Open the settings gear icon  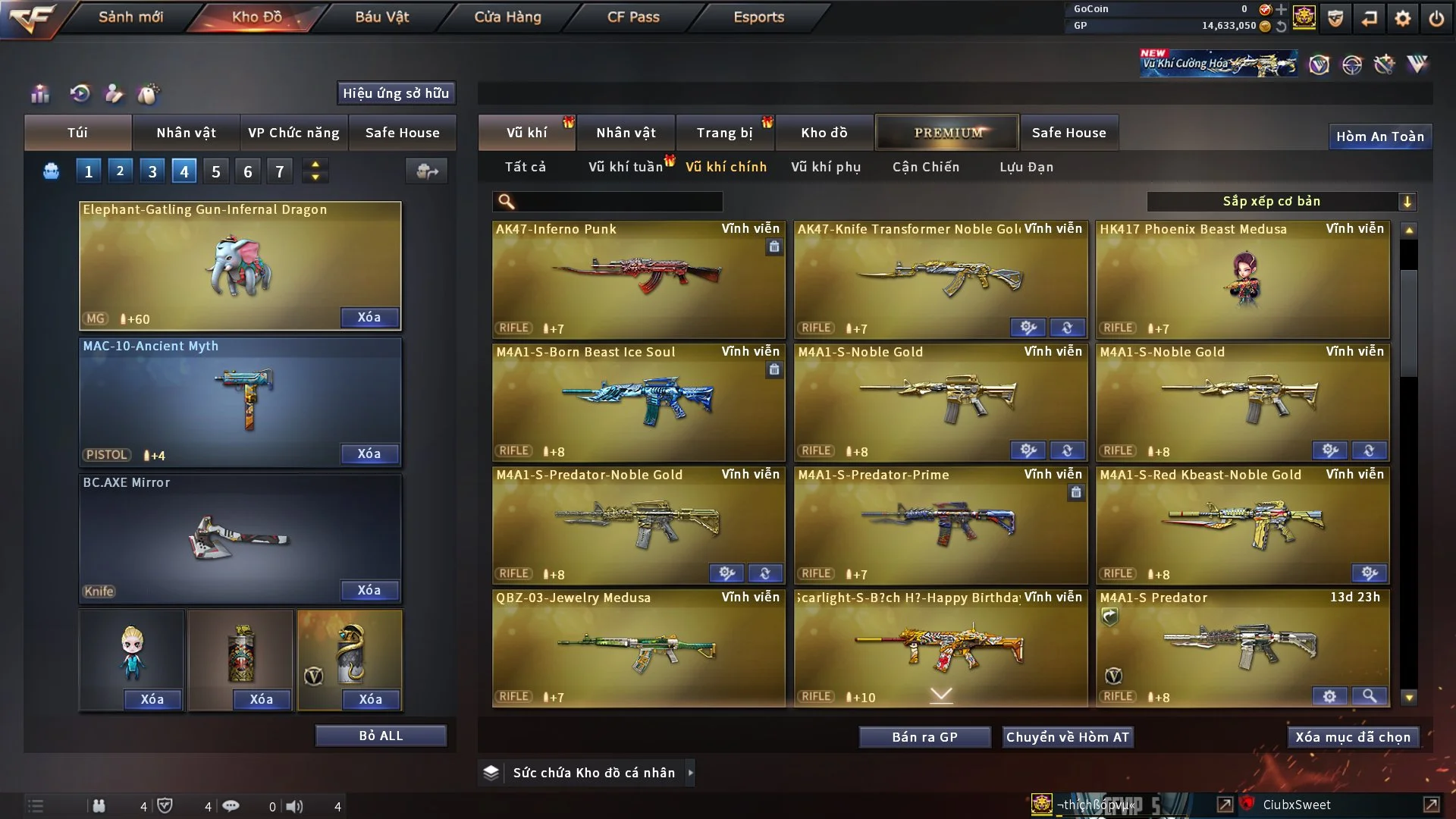click(1402, 18)
